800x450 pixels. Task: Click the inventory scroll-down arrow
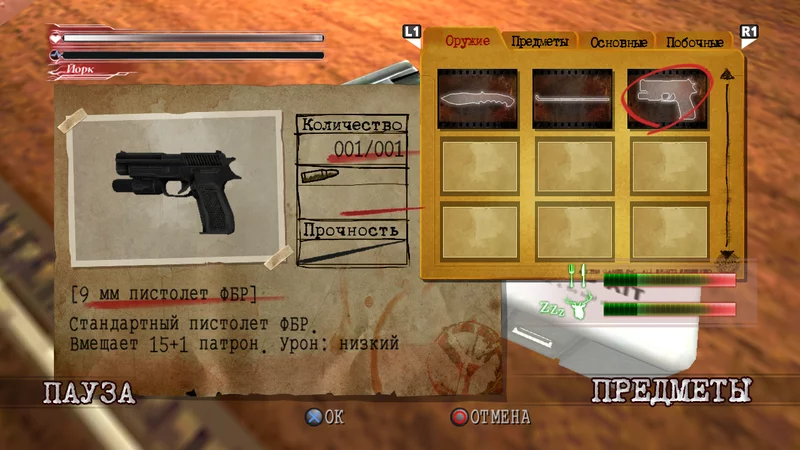pos(726,255)
